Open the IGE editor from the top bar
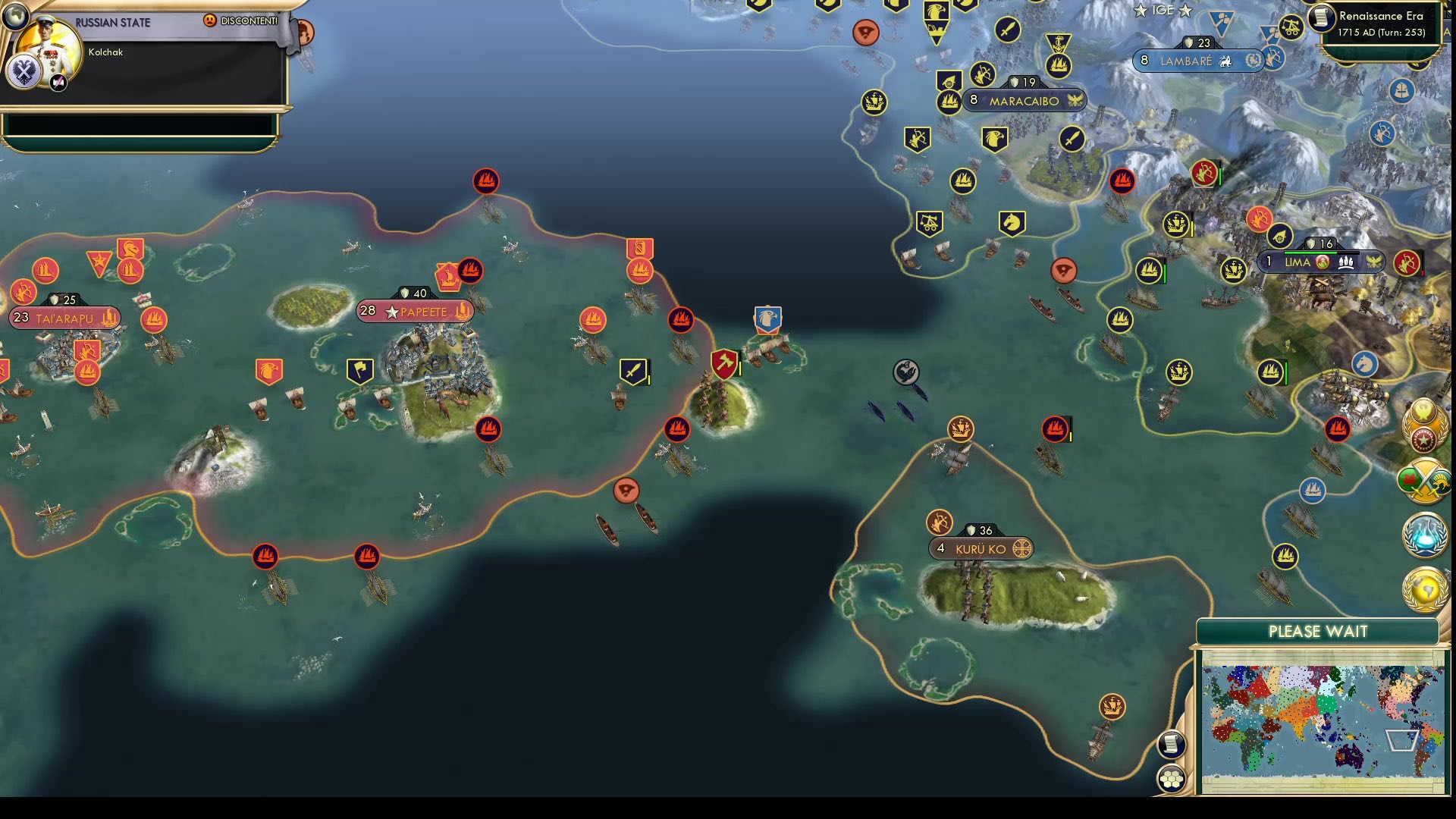The image size is (1456, 819). [1163, 11]
